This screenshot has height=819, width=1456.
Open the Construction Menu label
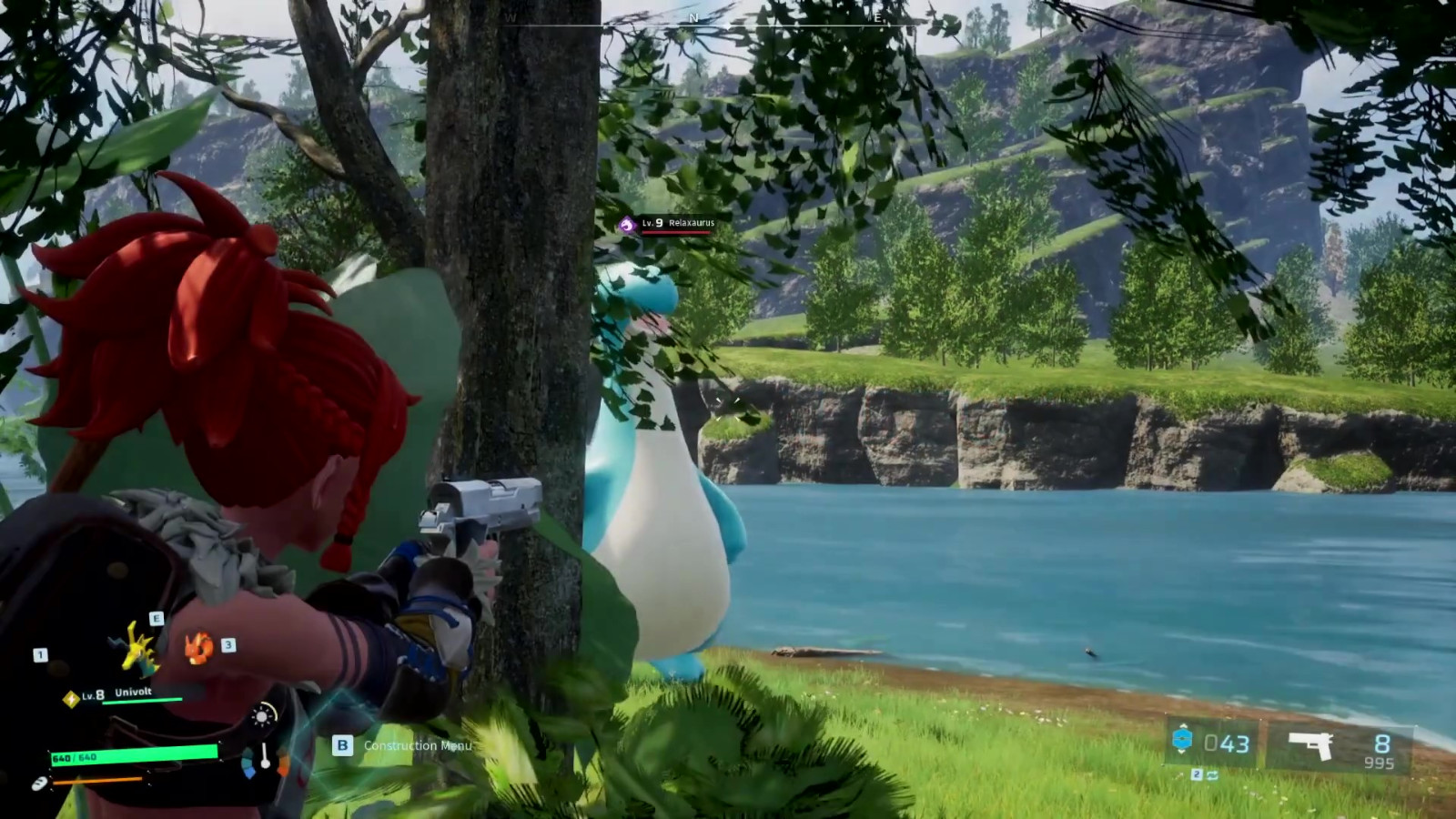[418, 745]
